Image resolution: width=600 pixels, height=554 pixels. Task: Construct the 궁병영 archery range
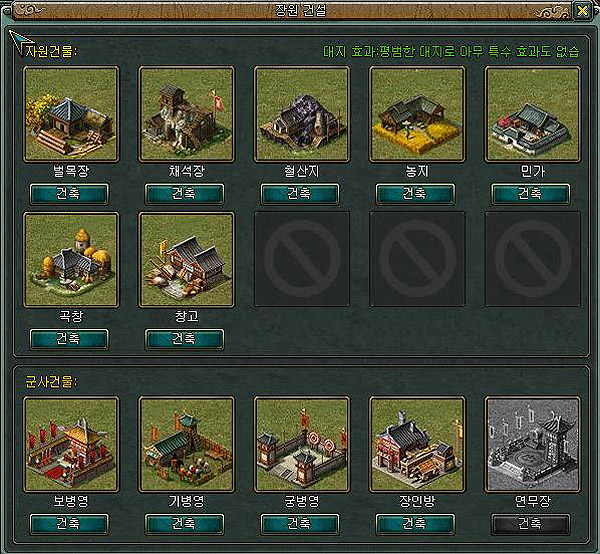click(x=300, y=524)
